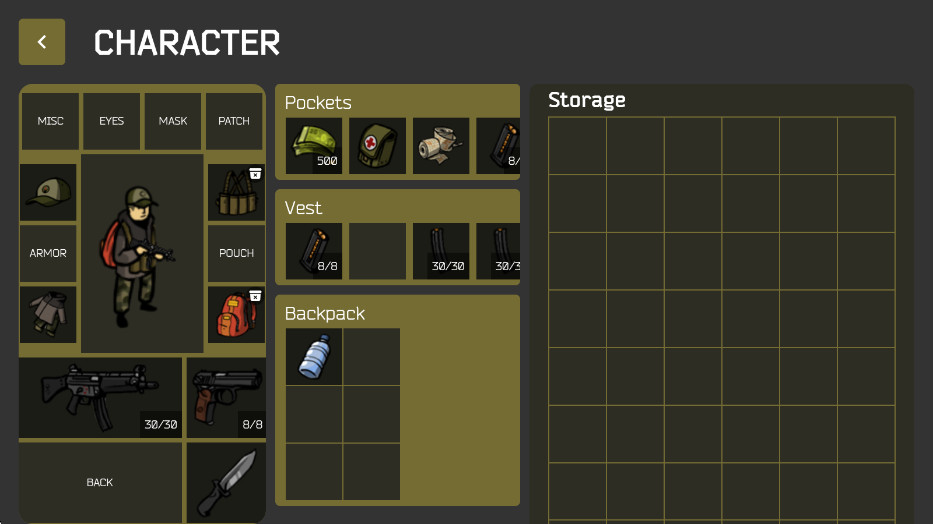Choose the MASK equipment slot
Viewport: 933px width, 524px height.
coord(173,121)
